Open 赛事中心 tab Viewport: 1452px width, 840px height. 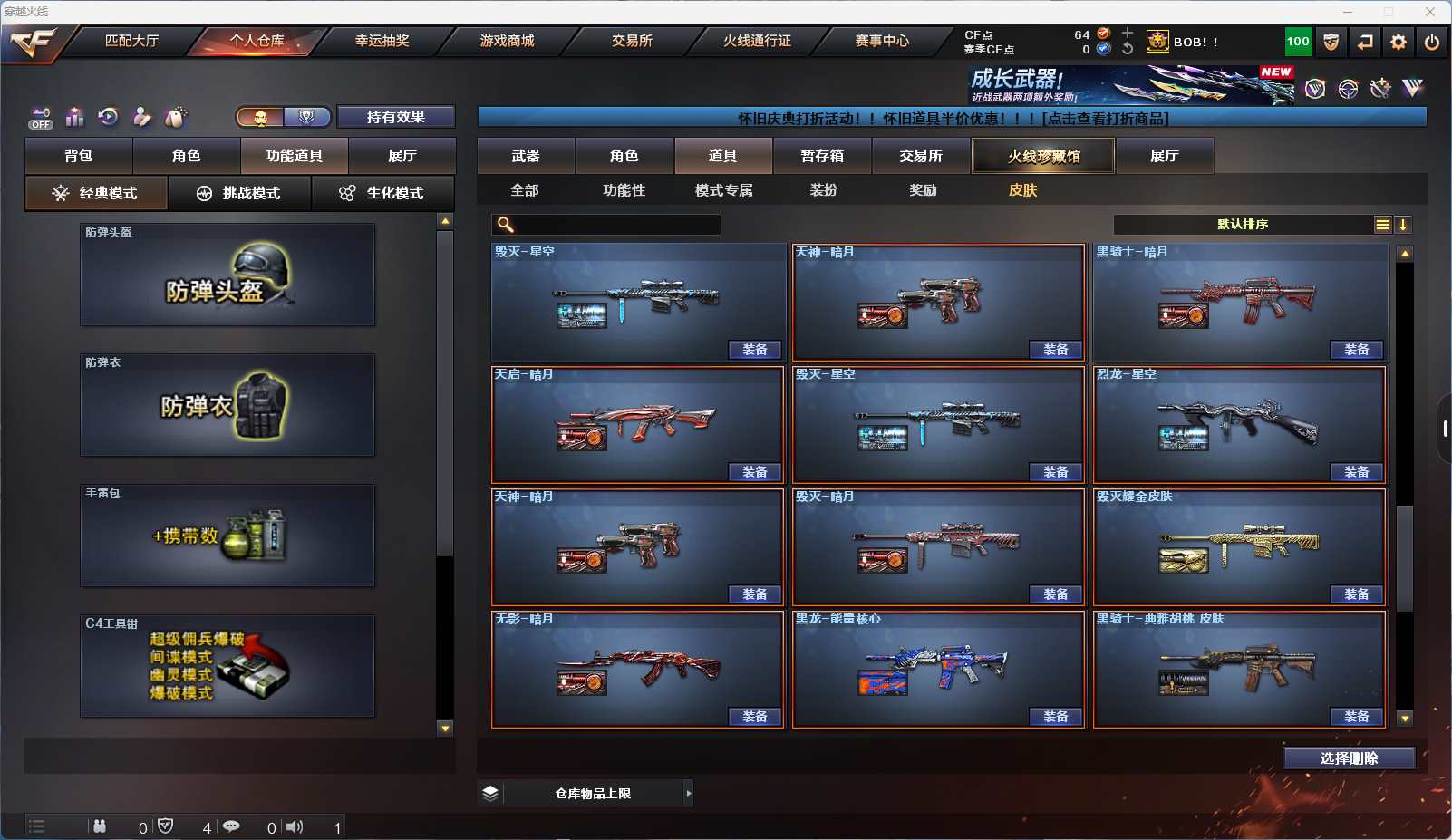882,41
